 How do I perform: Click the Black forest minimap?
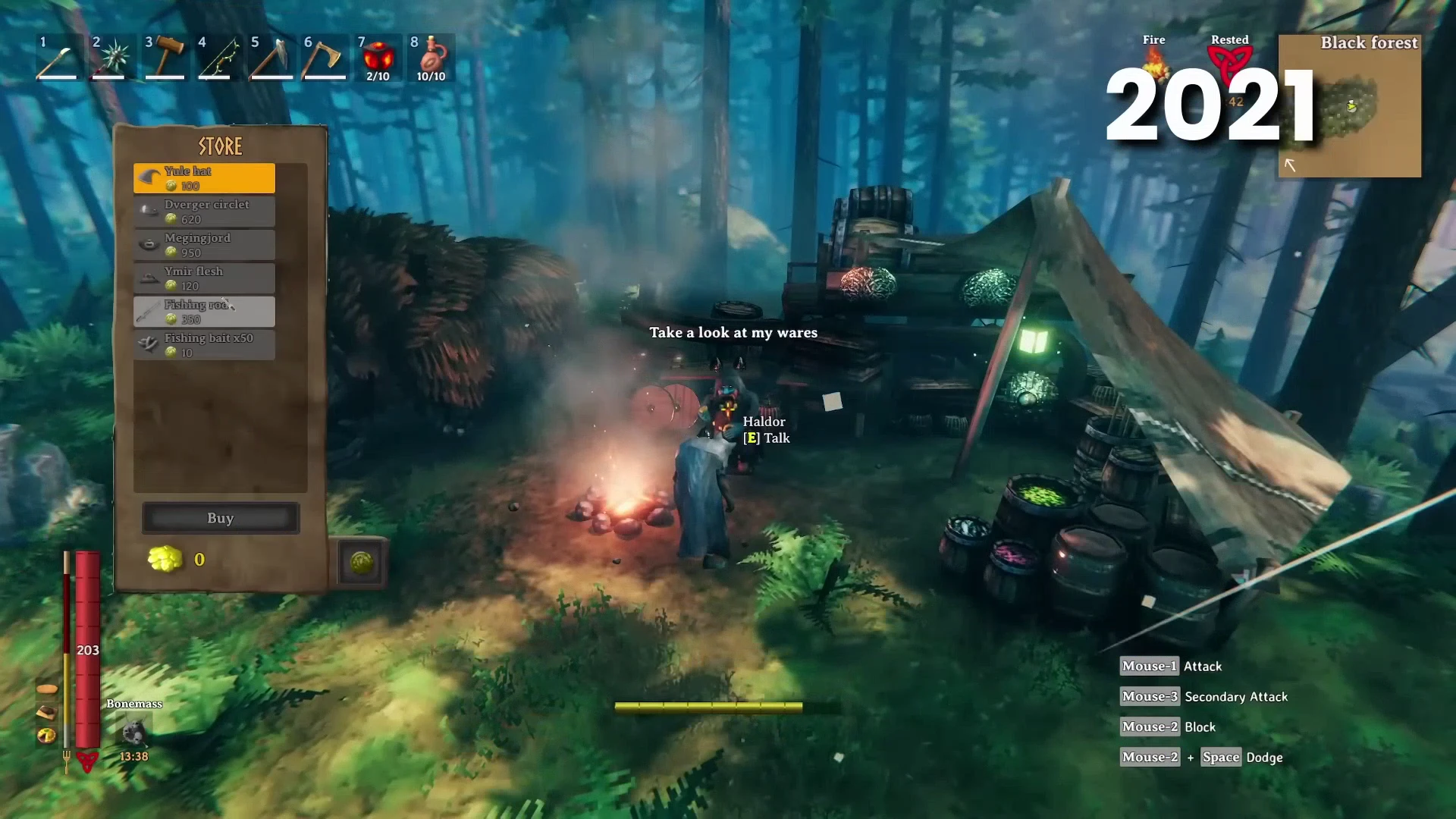point(1350,106)
